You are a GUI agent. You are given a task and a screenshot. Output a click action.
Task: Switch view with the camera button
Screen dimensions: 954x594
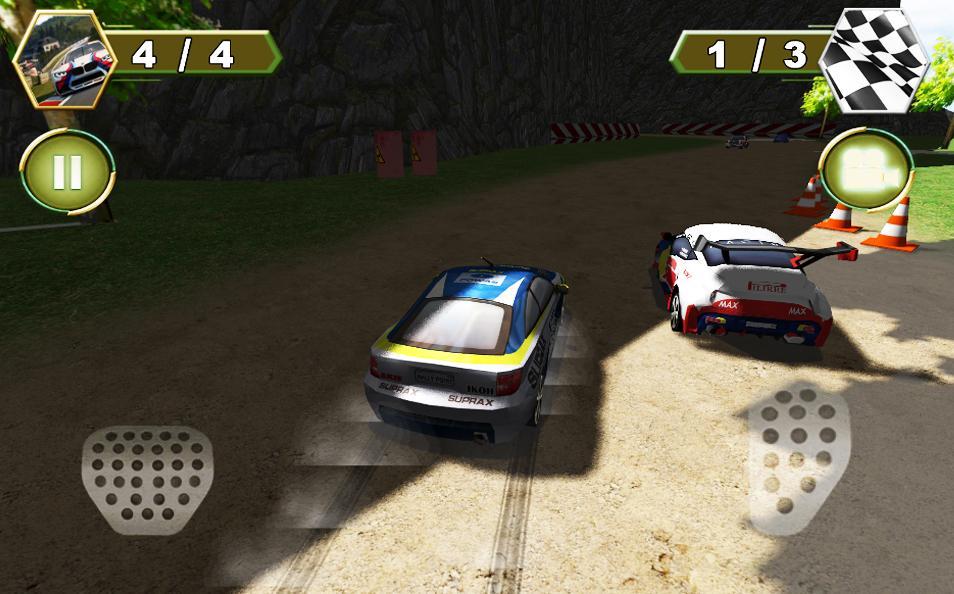[x=864, y=170]
